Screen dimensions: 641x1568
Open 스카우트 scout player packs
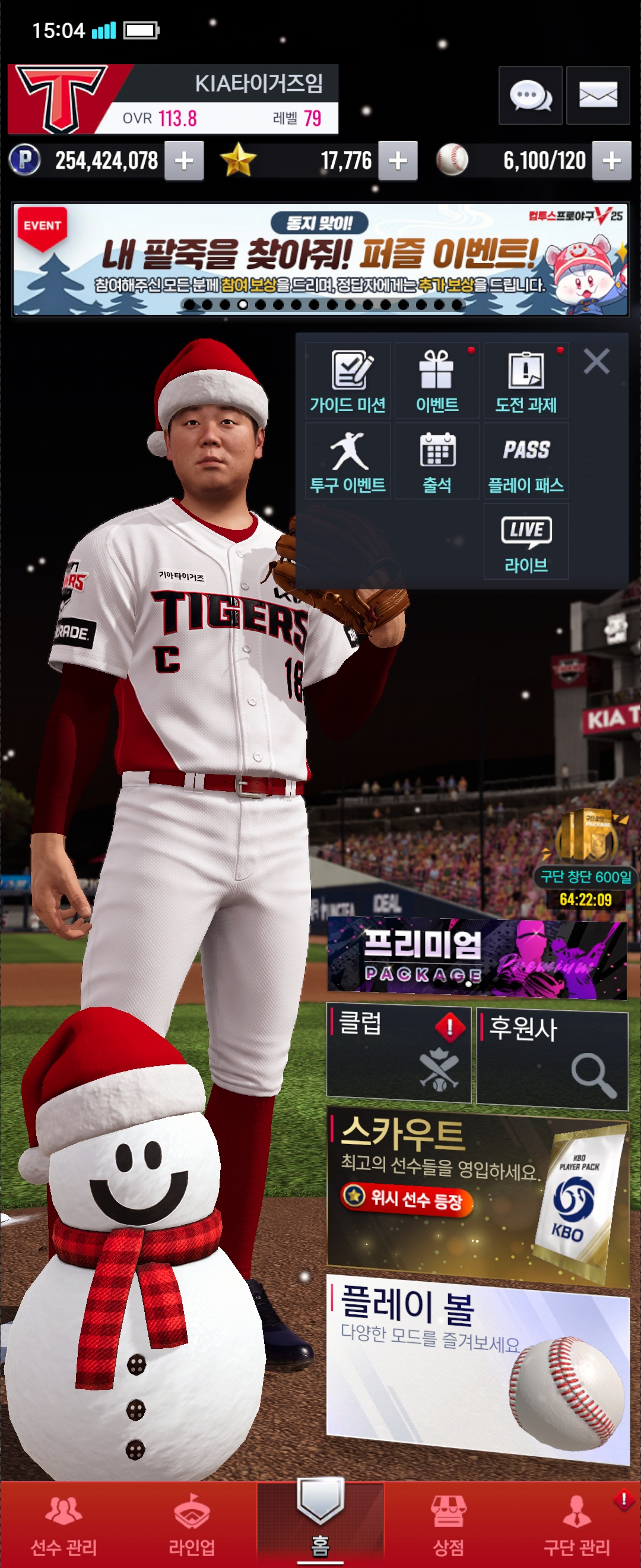pyautogui.click(x=478, y=1195)
